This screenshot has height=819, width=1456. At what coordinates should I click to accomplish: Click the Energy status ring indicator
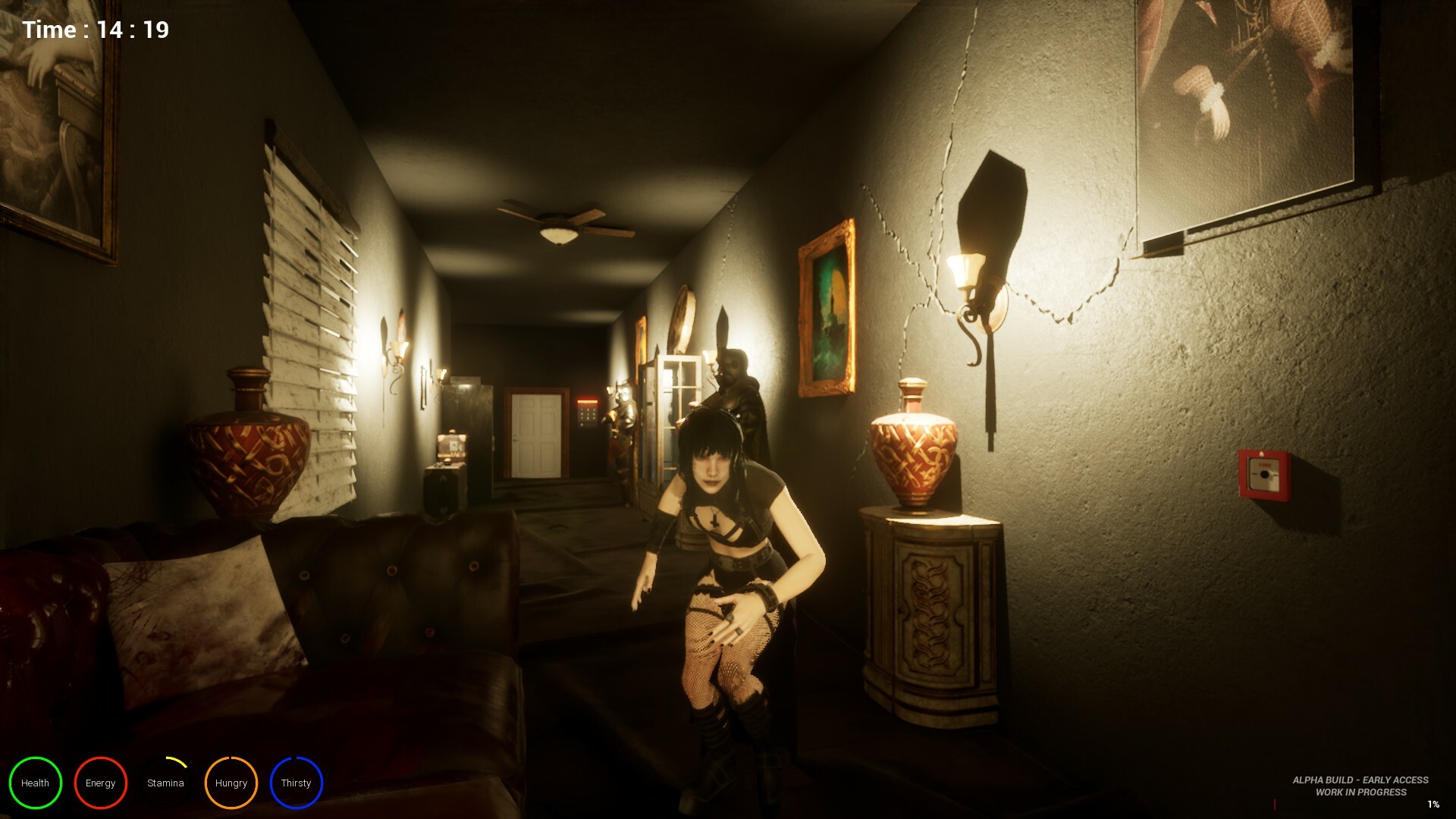tap(100, 783)
